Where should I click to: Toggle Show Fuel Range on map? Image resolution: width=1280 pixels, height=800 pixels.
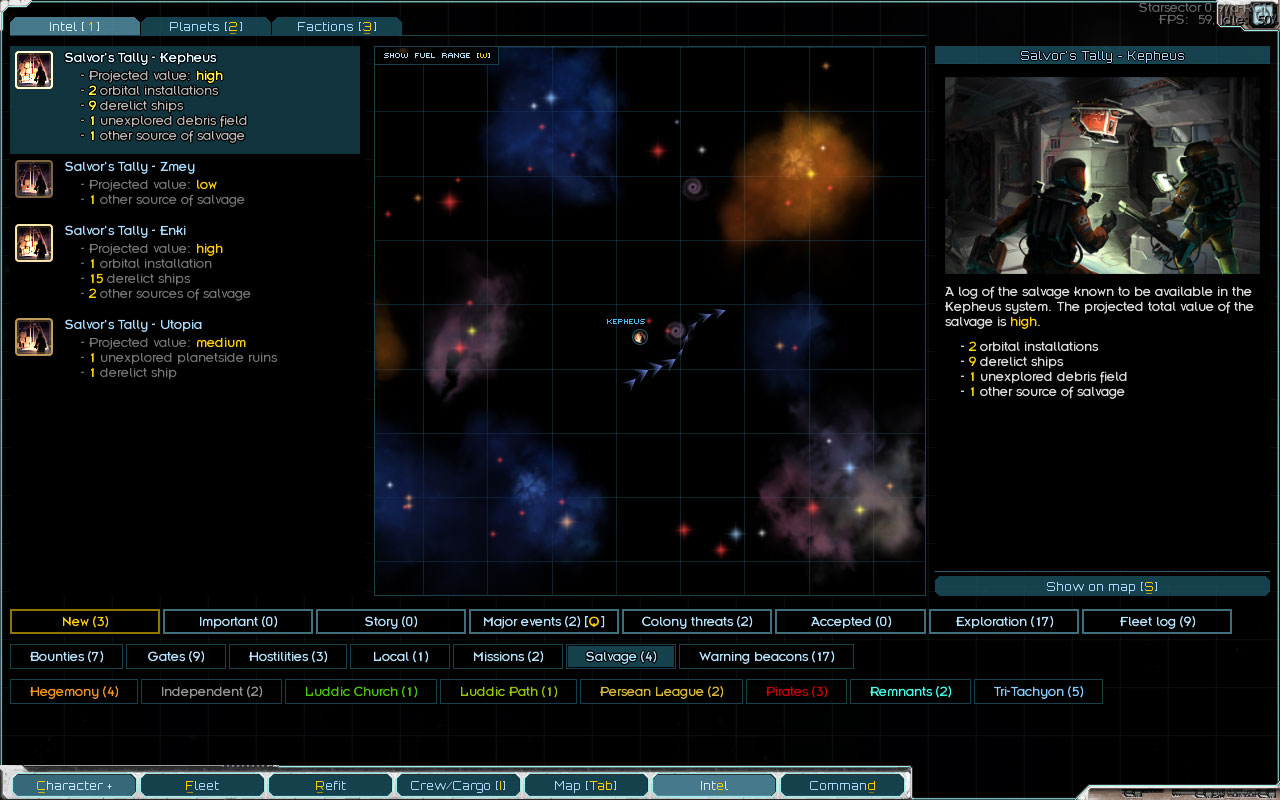pyautogui.click(x=437, y=56)
